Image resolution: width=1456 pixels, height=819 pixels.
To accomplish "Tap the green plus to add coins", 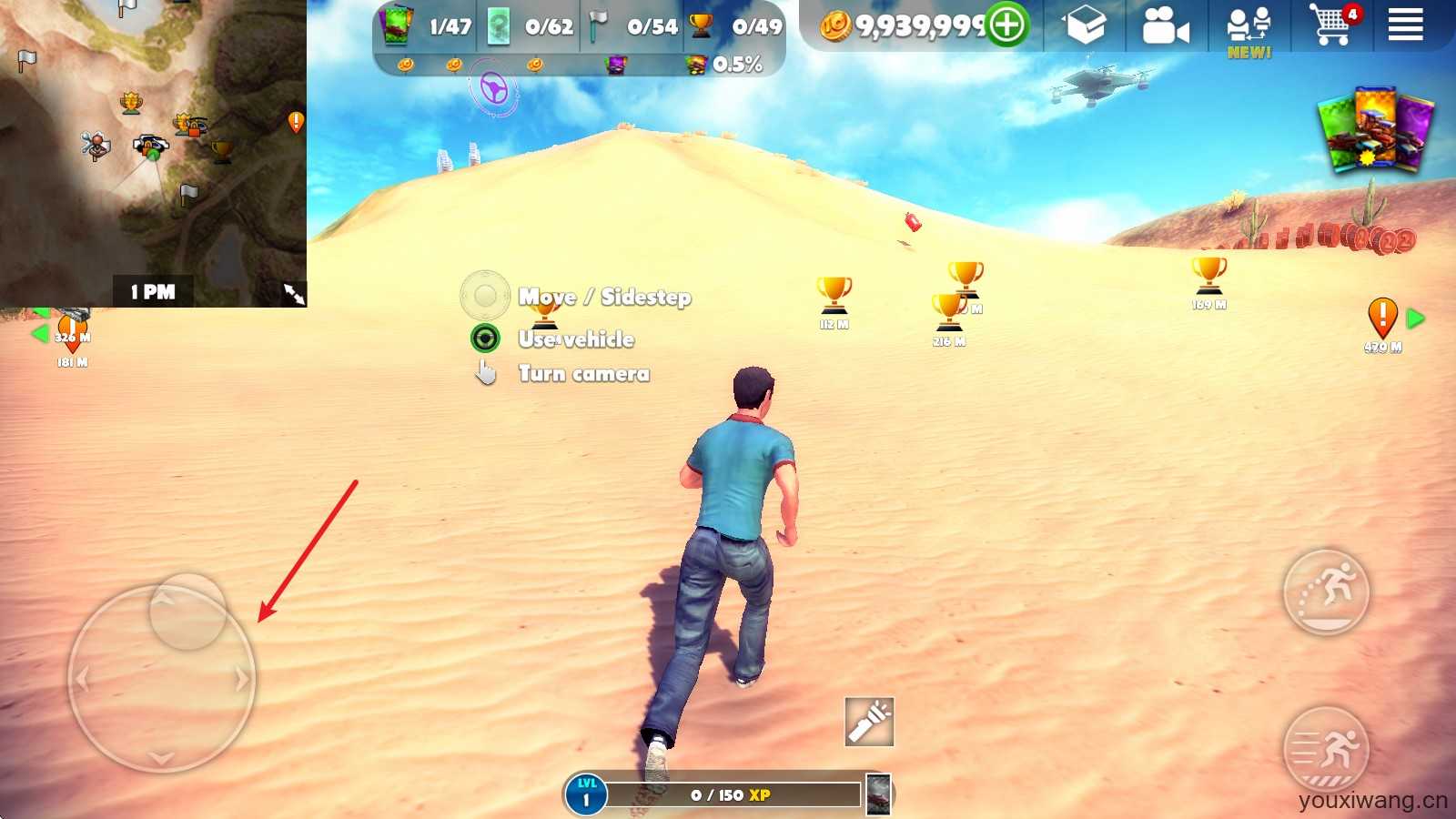I will [1006, 25].
